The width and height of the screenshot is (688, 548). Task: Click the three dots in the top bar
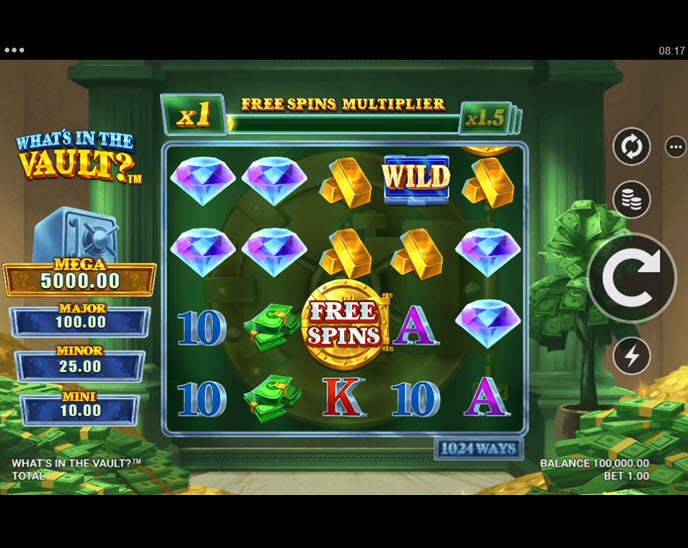point(14,50)
